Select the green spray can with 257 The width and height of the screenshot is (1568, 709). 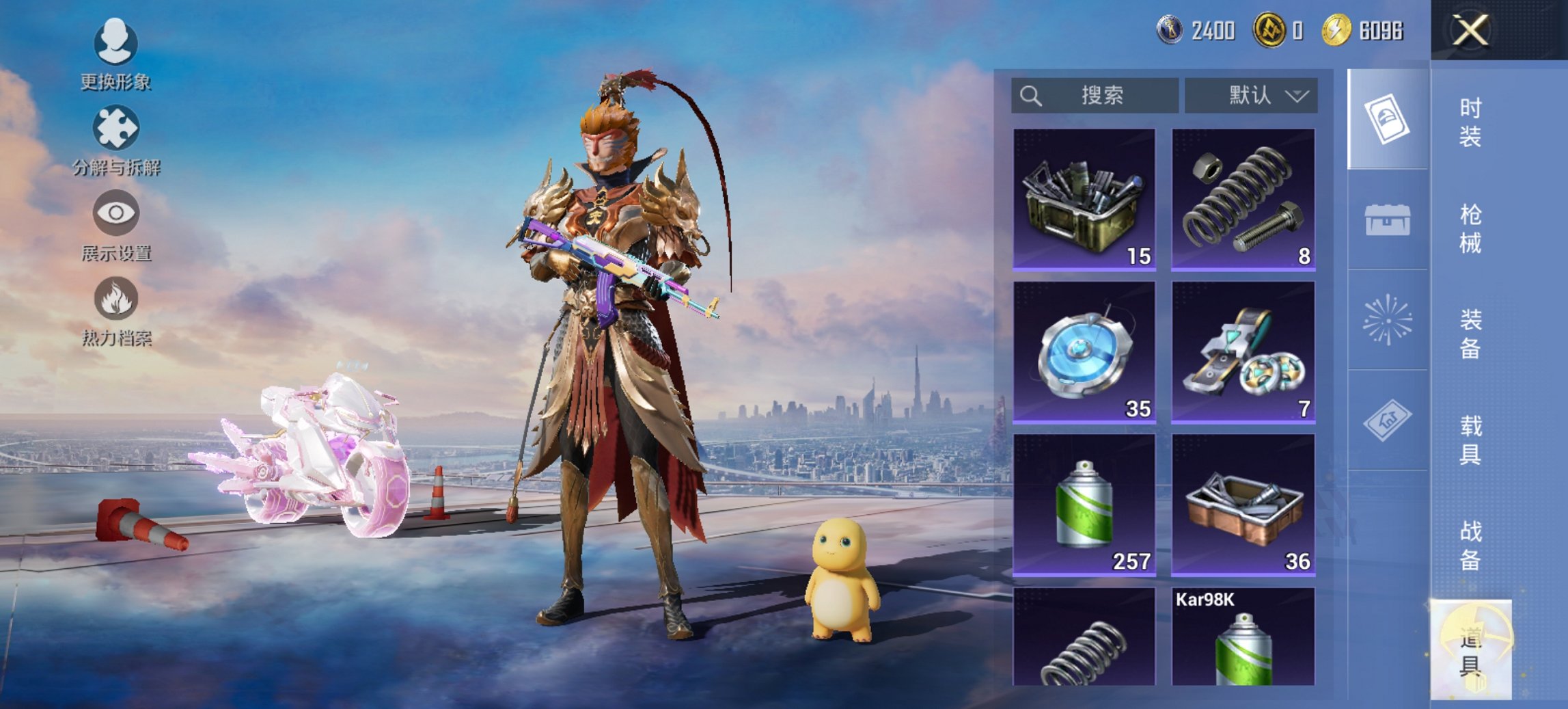pos(1084,505)
